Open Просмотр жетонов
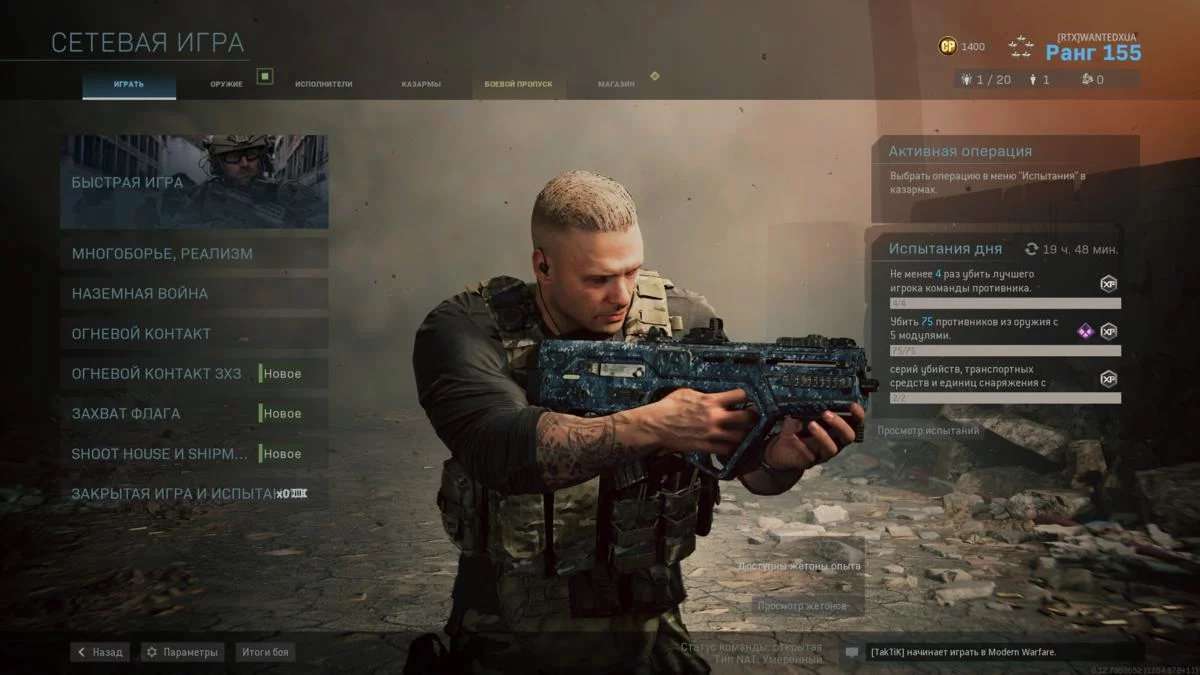The image size is (1200, 675). tap(802, 606)
